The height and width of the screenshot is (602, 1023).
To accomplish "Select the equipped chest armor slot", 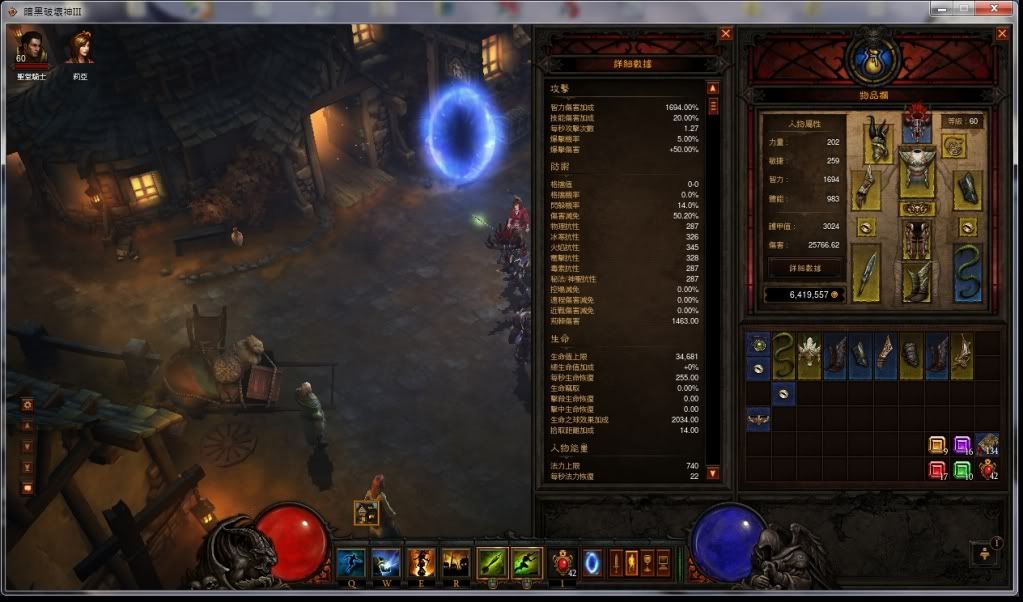I will [x=916, y=170].
